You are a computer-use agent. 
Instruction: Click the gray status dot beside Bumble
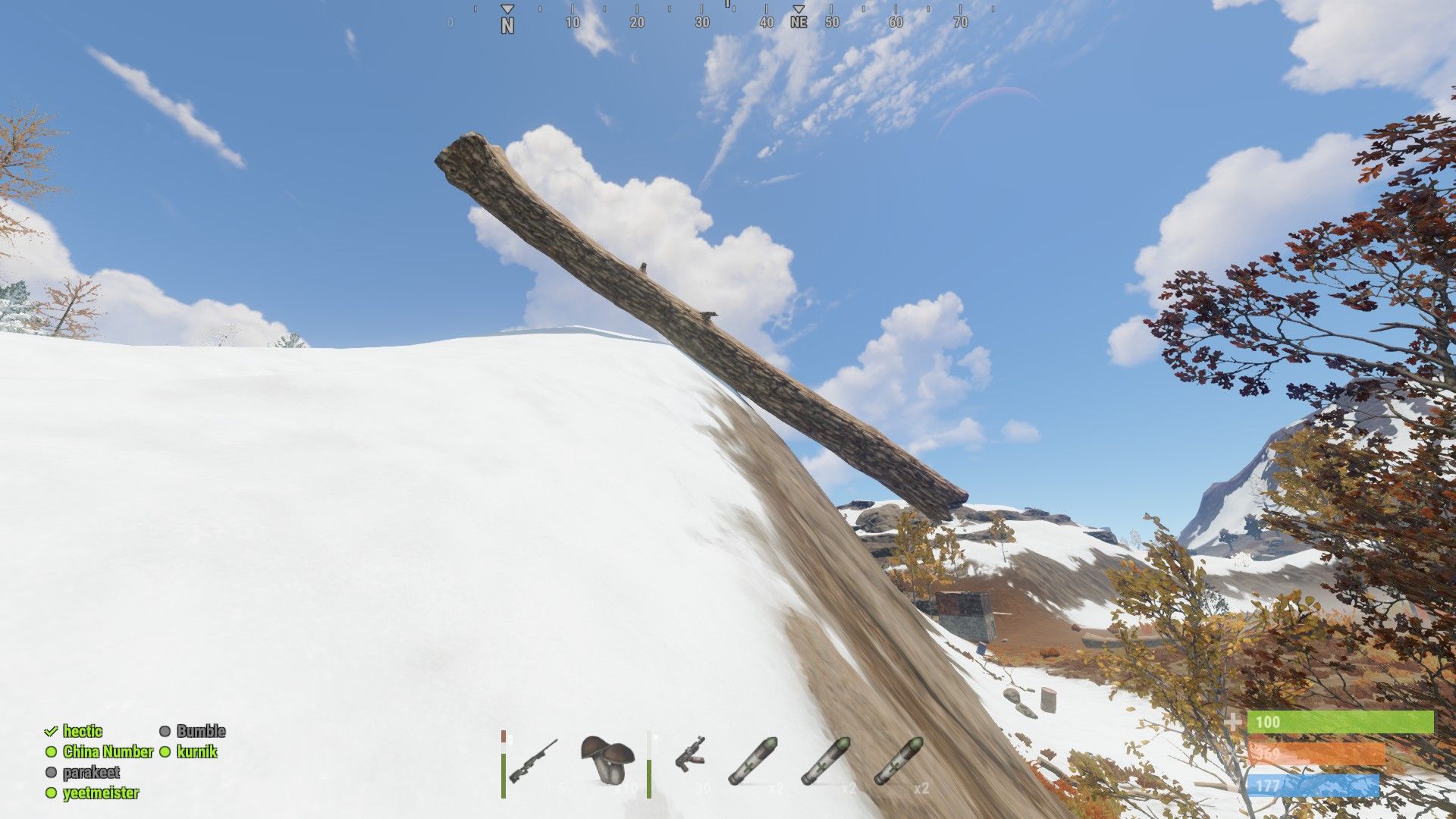[x=165, y=732]
